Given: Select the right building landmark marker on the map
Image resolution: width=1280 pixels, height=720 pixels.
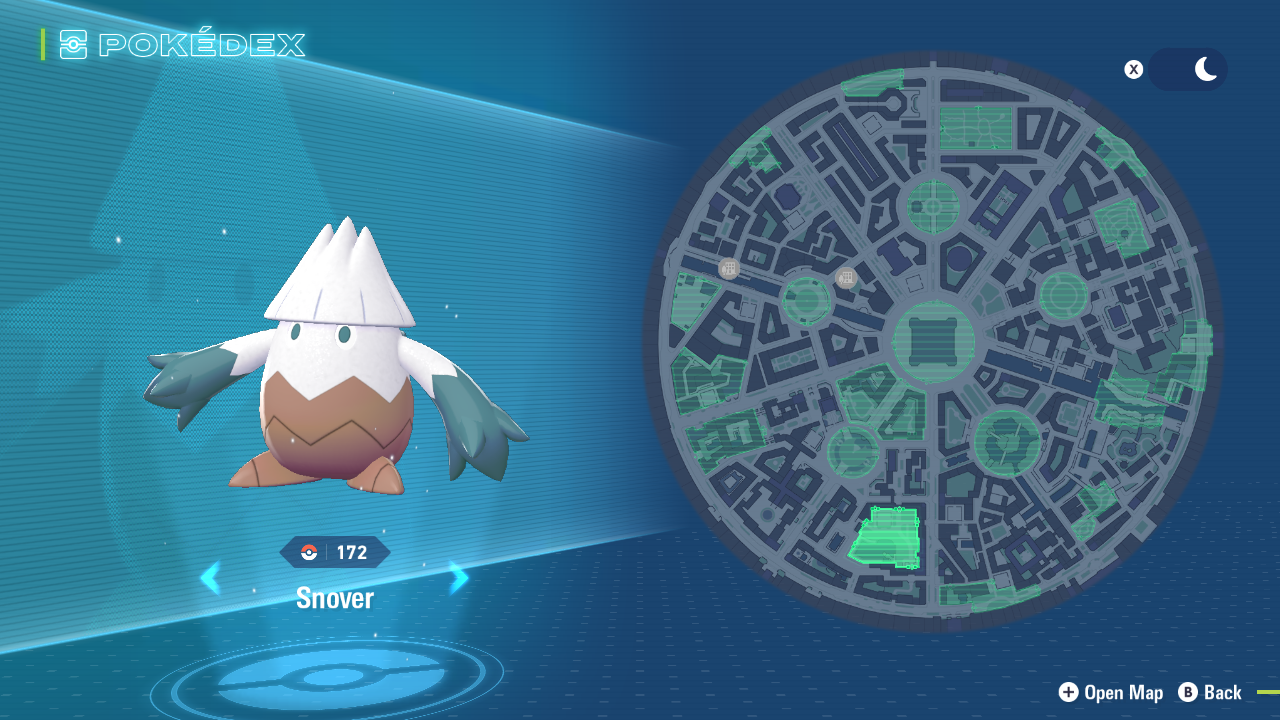Looking at the screenshot, I should (845, 277).
